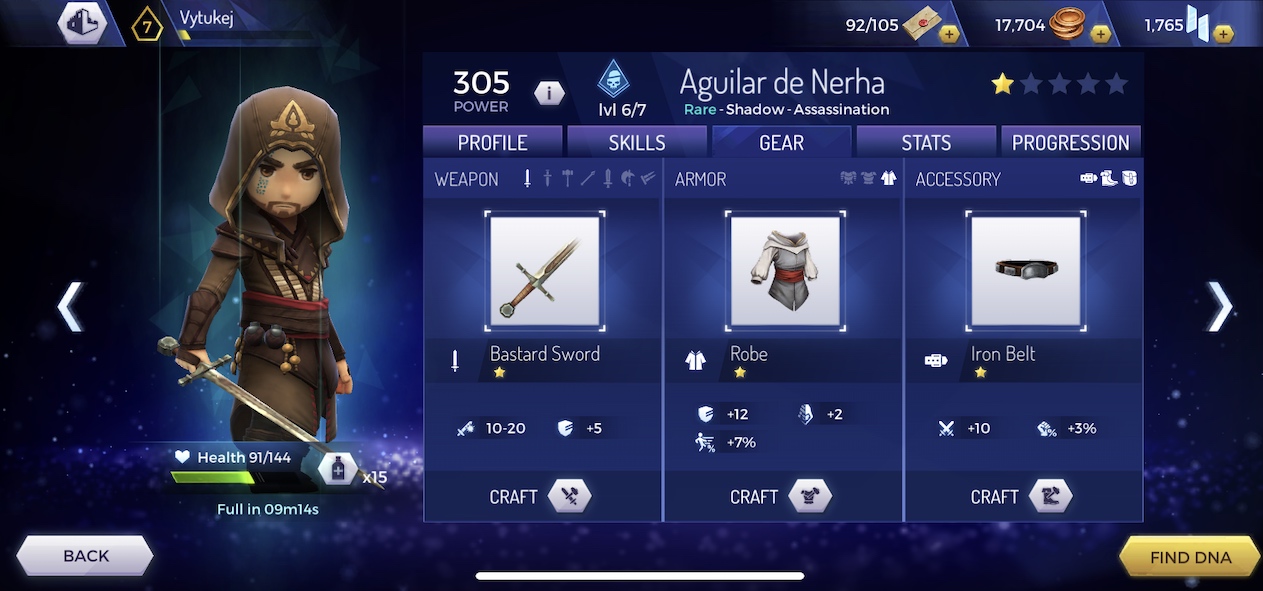Select the Bastard Sword weapon slot
The width and height of the screenshot is (1263, 591).
544,270
